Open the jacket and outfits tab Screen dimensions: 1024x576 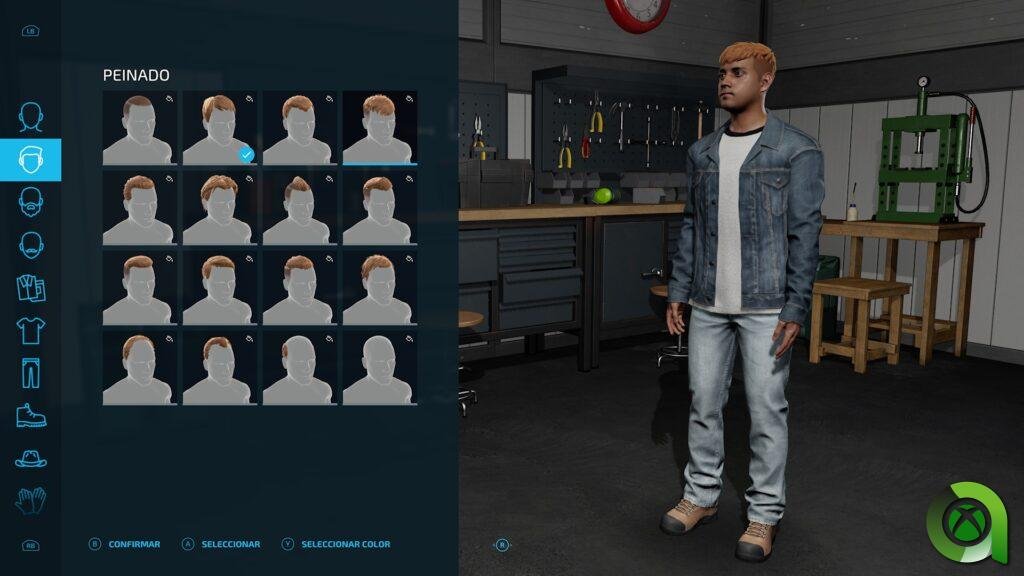point(31,287)
